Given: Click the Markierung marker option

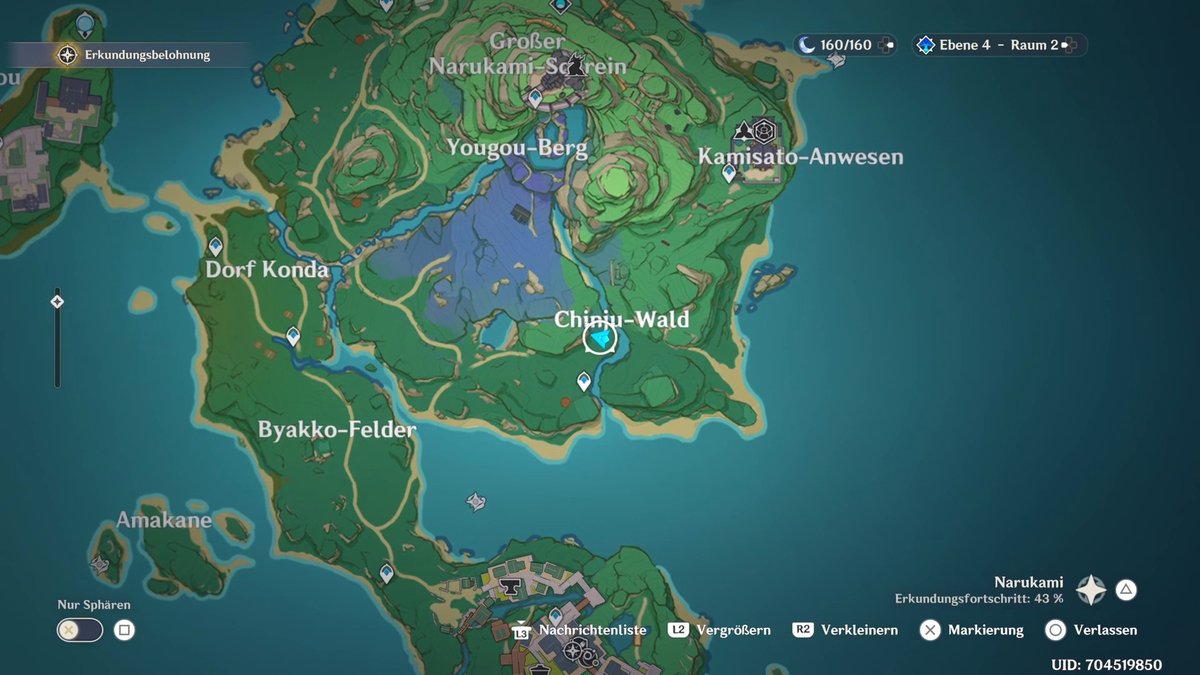Looking at the screenshot, I should 985,630.
